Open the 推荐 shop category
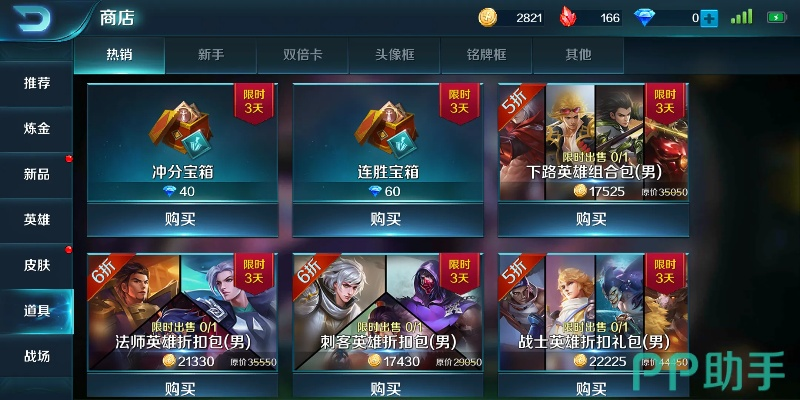 click(37, 83)
